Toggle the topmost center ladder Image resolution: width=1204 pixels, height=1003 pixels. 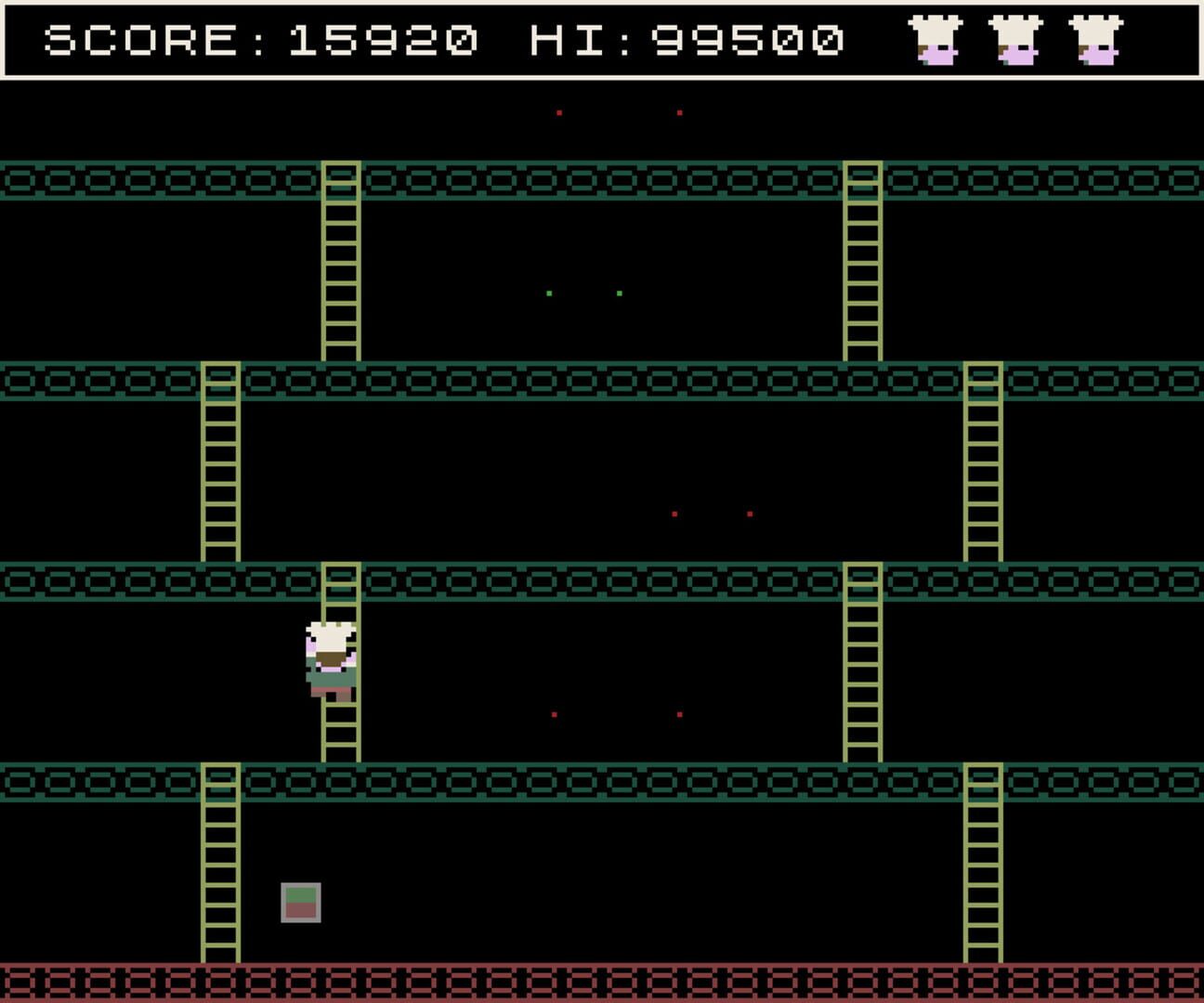[x=340, y=260]
